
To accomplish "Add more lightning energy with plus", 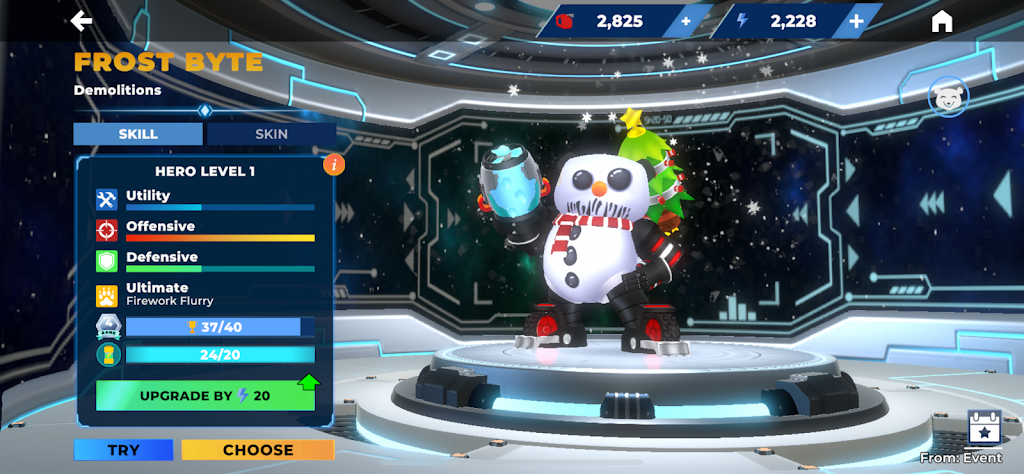I will pyautogui.click(x=856, y=21).
